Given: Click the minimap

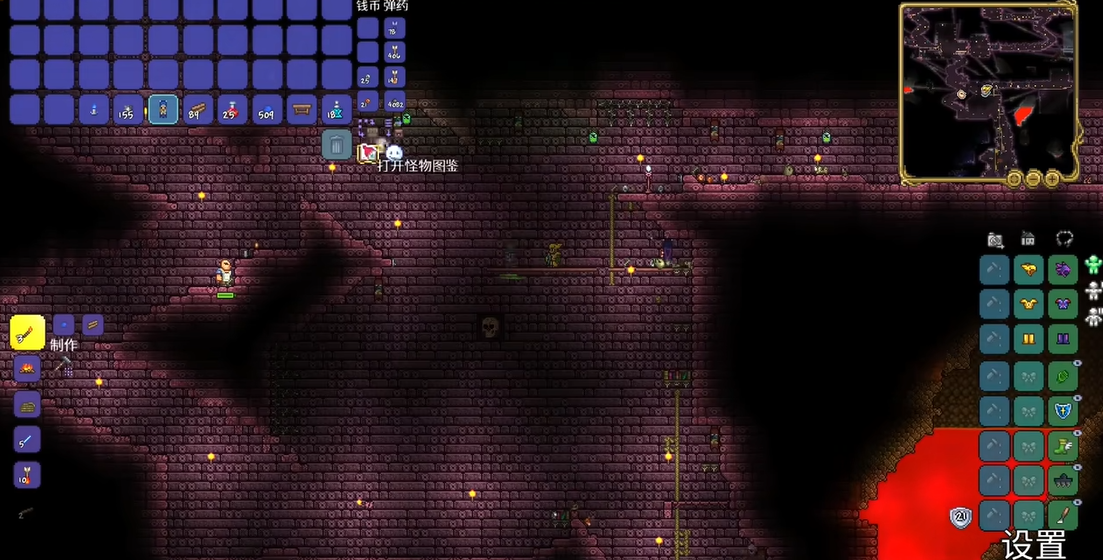Looking at the screenshot, I should tap(987, 89).
